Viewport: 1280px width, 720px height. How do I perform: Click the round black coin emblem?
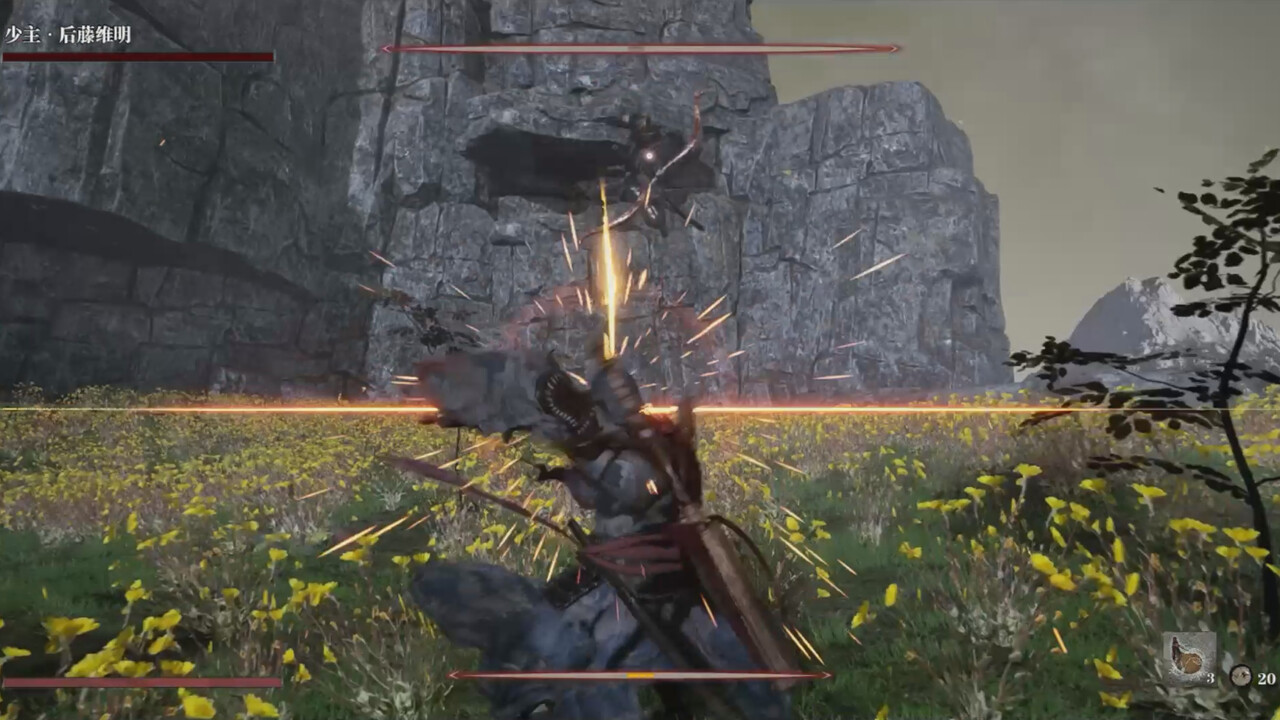[x=1240, y=674]
